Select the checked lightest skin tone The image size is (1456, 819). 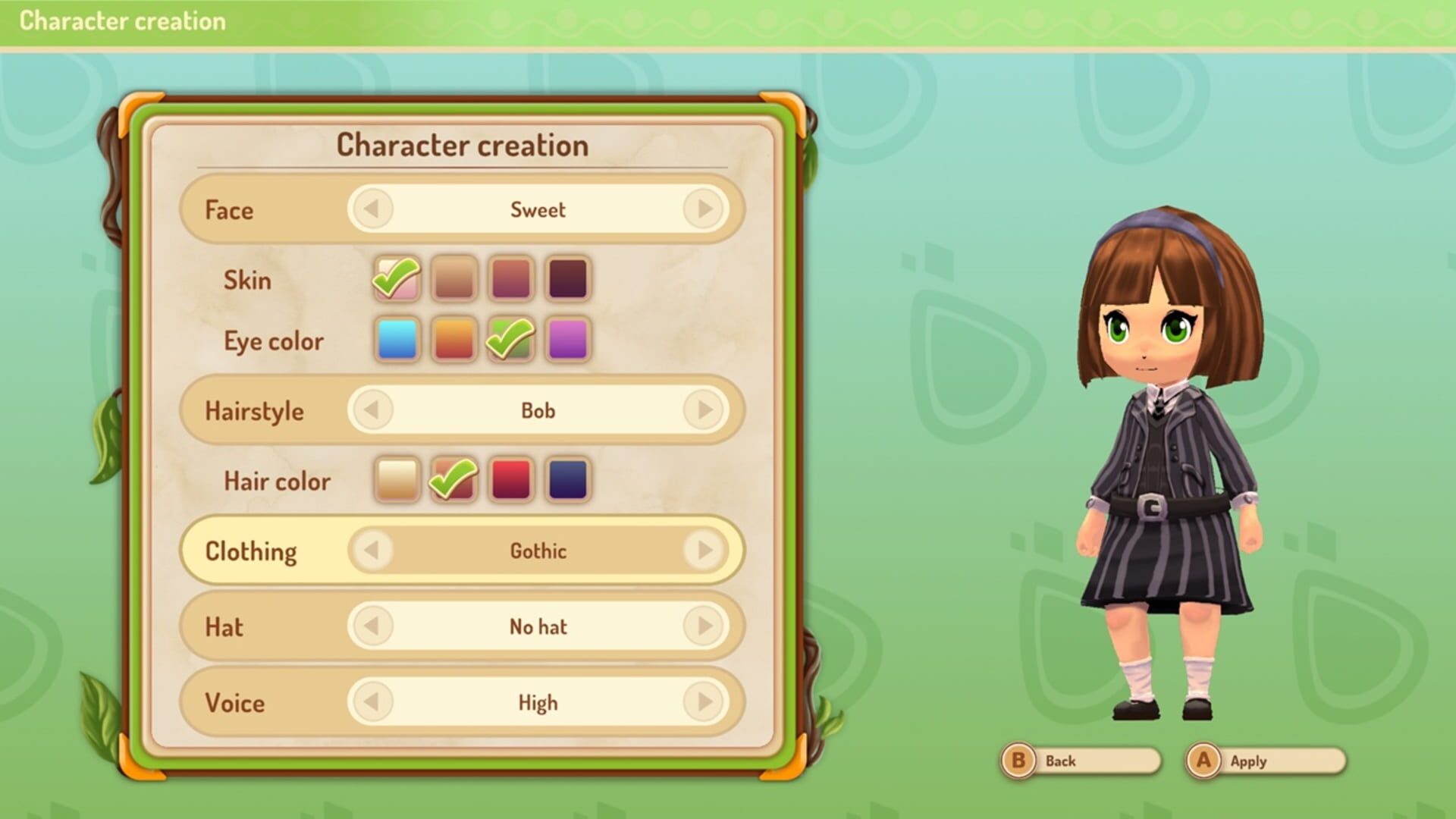pos(396,280)
